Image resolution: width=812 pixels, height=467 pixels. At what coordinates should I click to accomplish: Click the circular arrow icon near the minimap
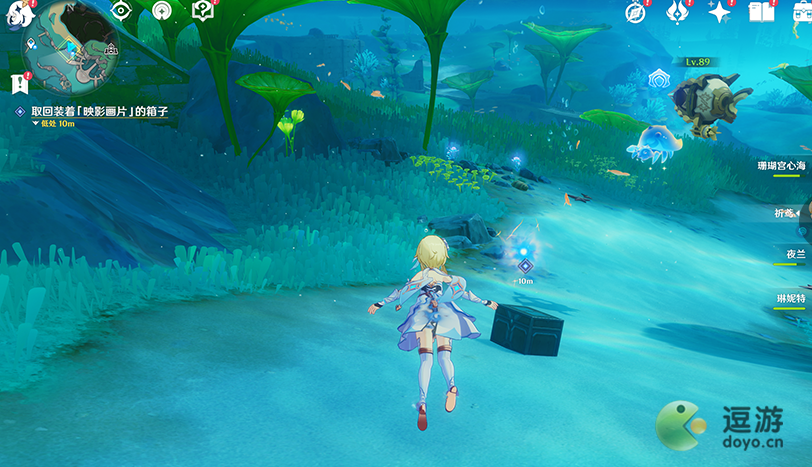[x=160, y=8]
